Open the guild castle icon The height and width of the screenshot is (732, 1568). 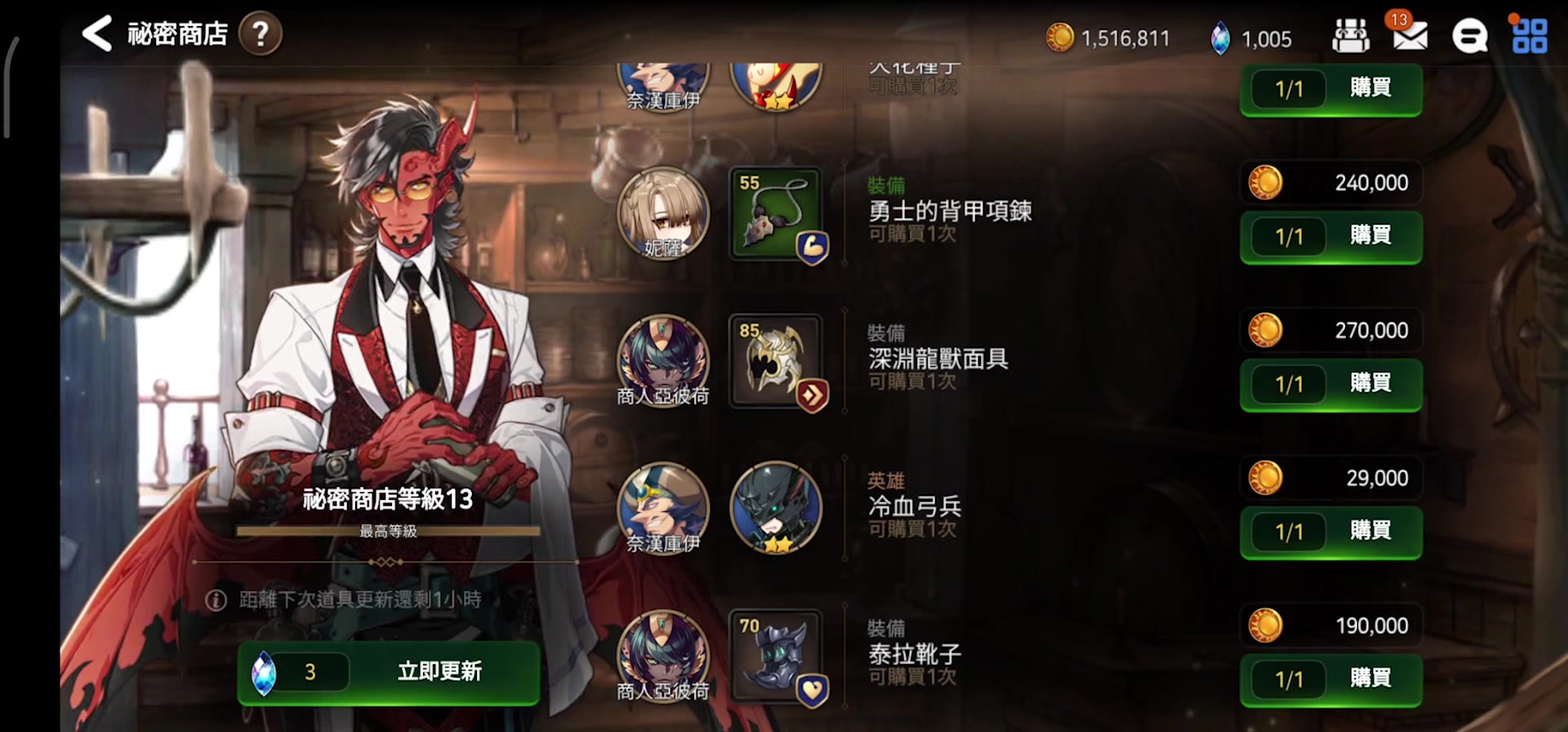point(1351,37)
